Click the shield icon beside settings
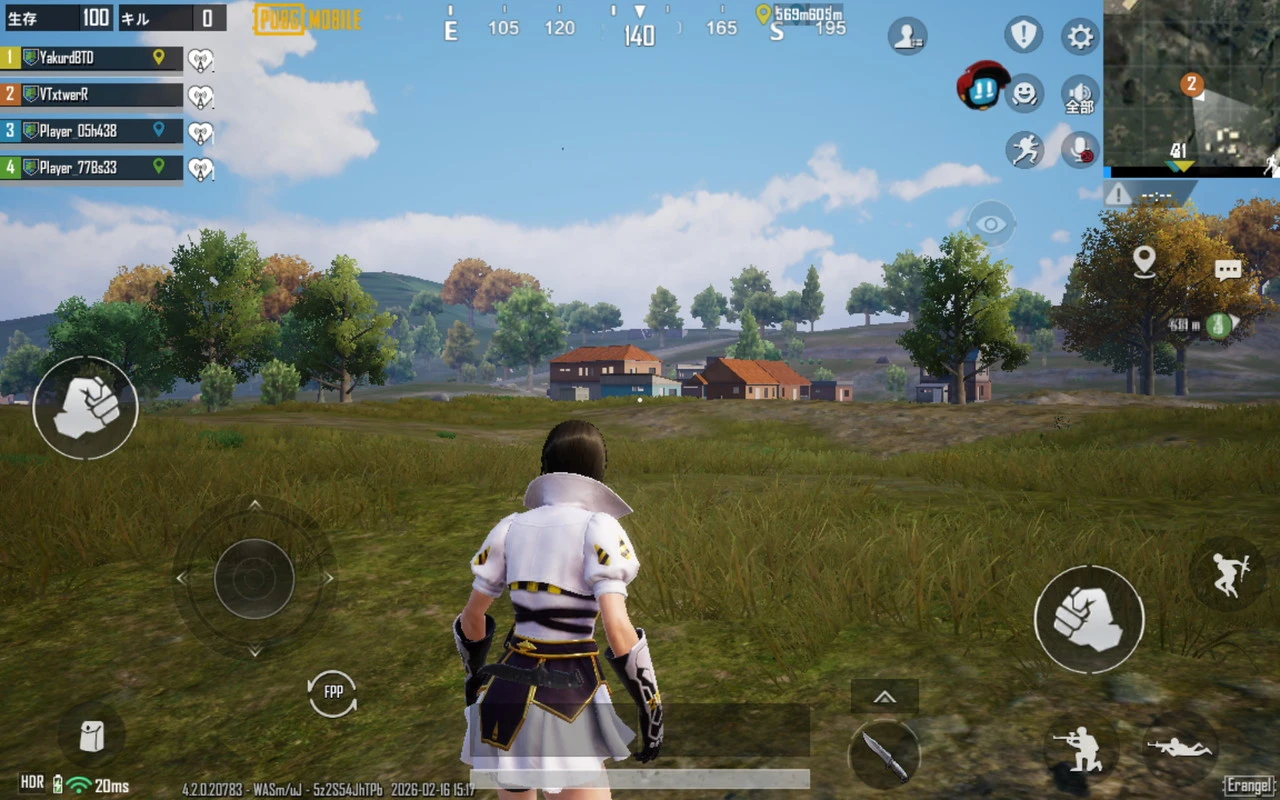This screenshot has height=800, width=1280. click(x=1023, y=35)
